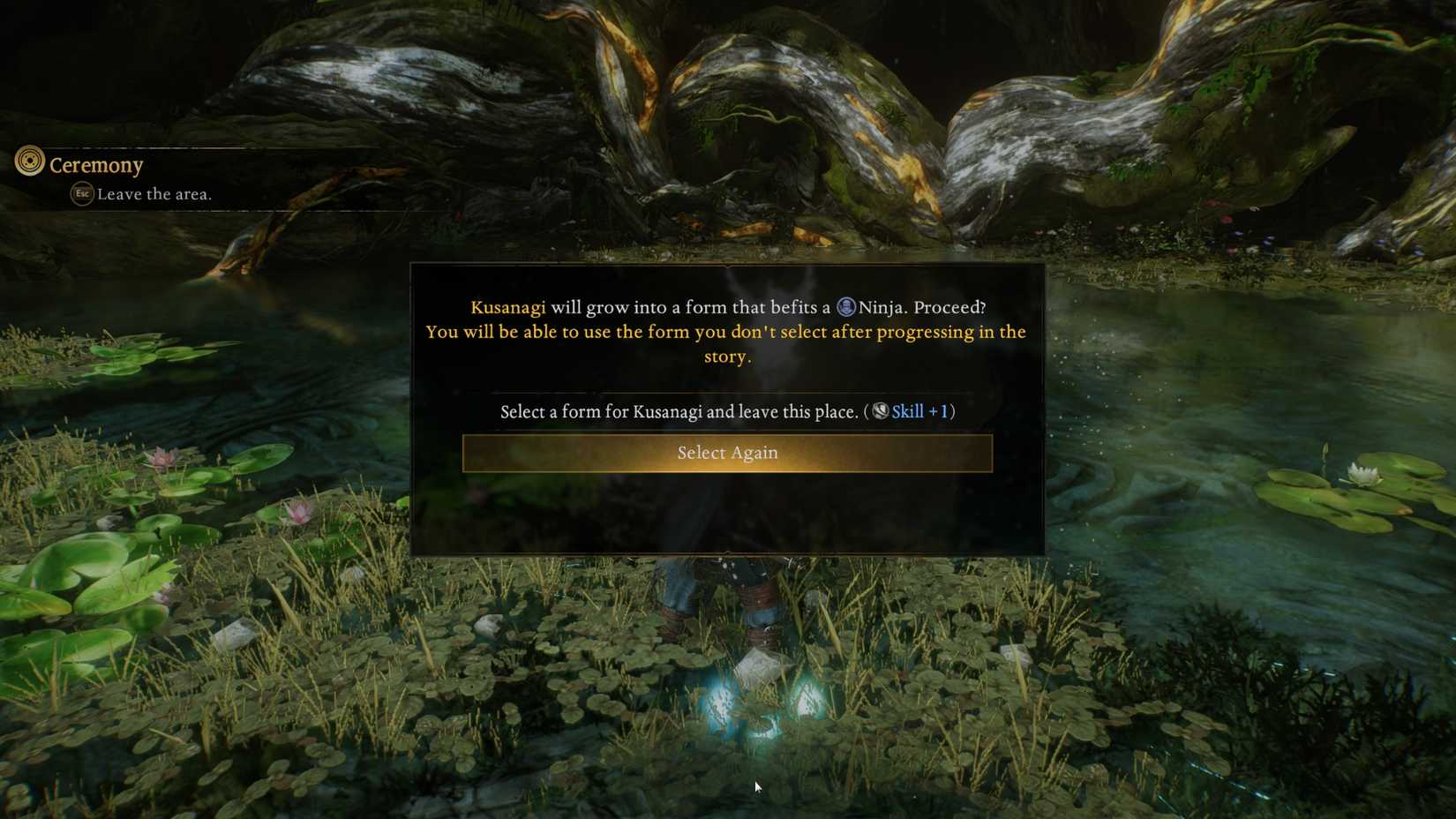Viewport: 1456px width, 819px height.
Task: Select the form prompt sentence
Action: pos(679,411)
